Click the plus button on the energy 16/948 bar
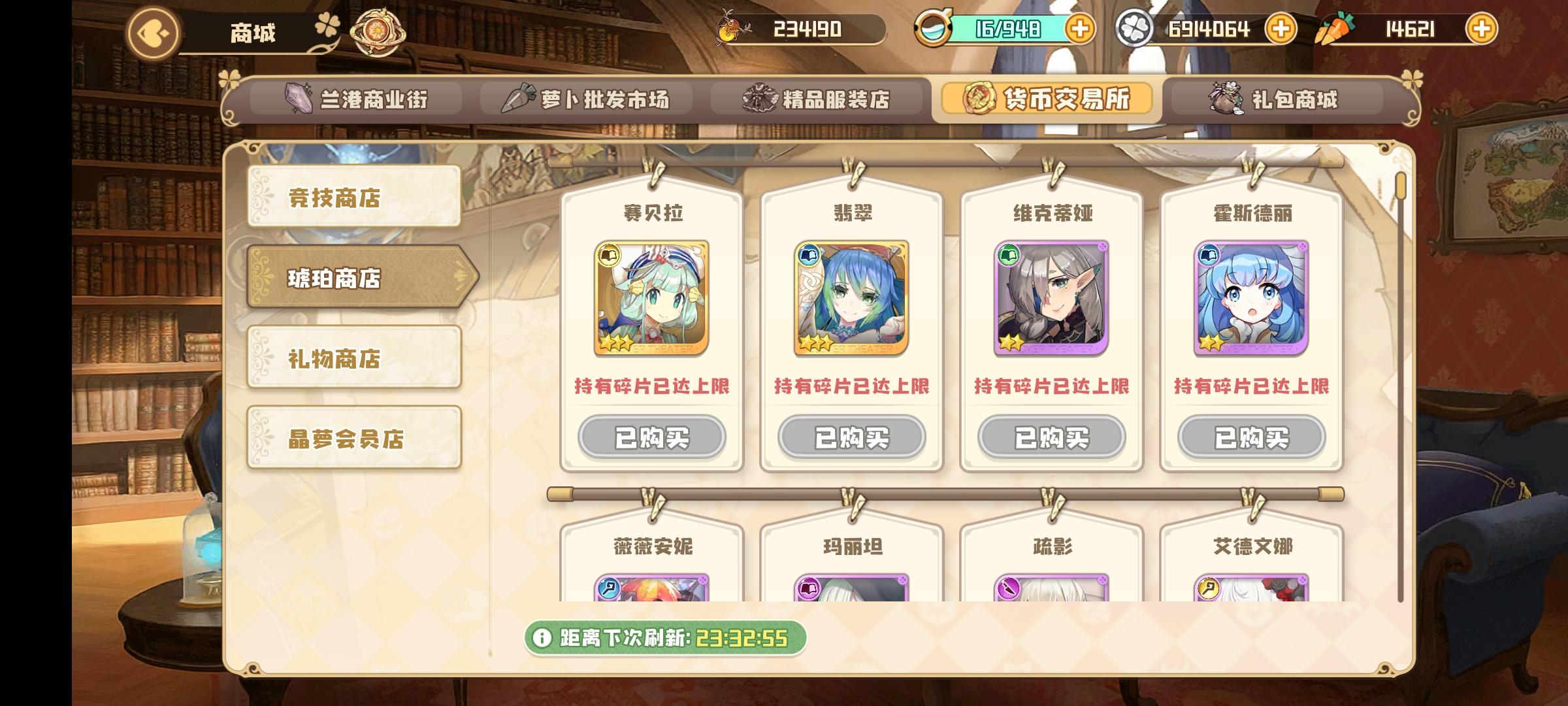Viewport: 1568px width, 706px height. (x=1081, y=29)
